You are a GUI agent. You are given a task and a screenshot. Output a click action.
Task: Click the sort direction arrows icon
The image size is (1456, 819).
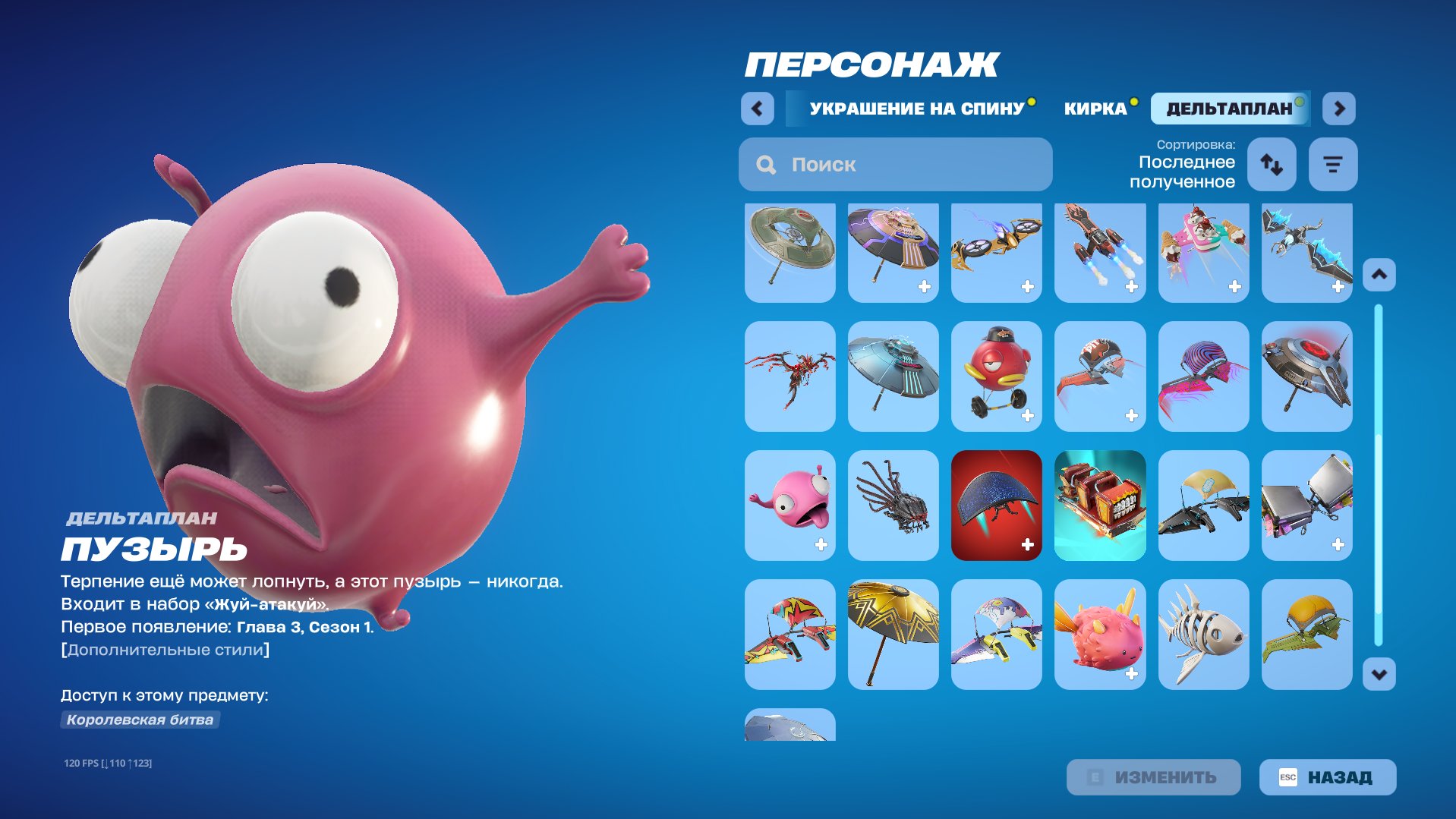1271,164
